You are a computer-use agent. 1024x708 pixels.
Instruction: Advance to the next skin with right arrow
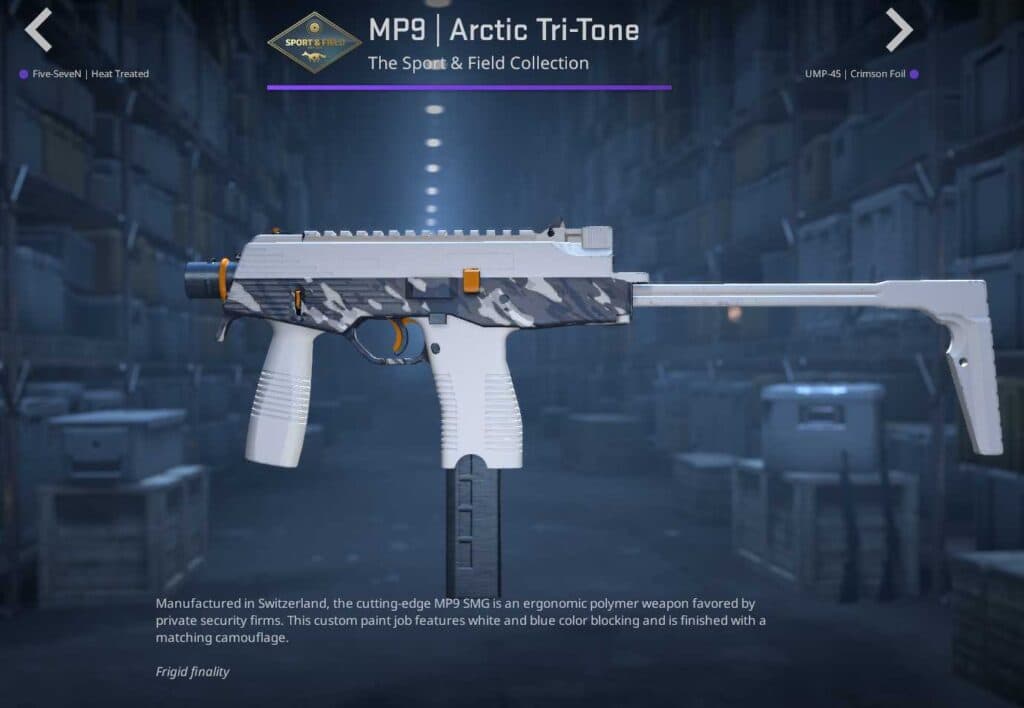(898, 30)
